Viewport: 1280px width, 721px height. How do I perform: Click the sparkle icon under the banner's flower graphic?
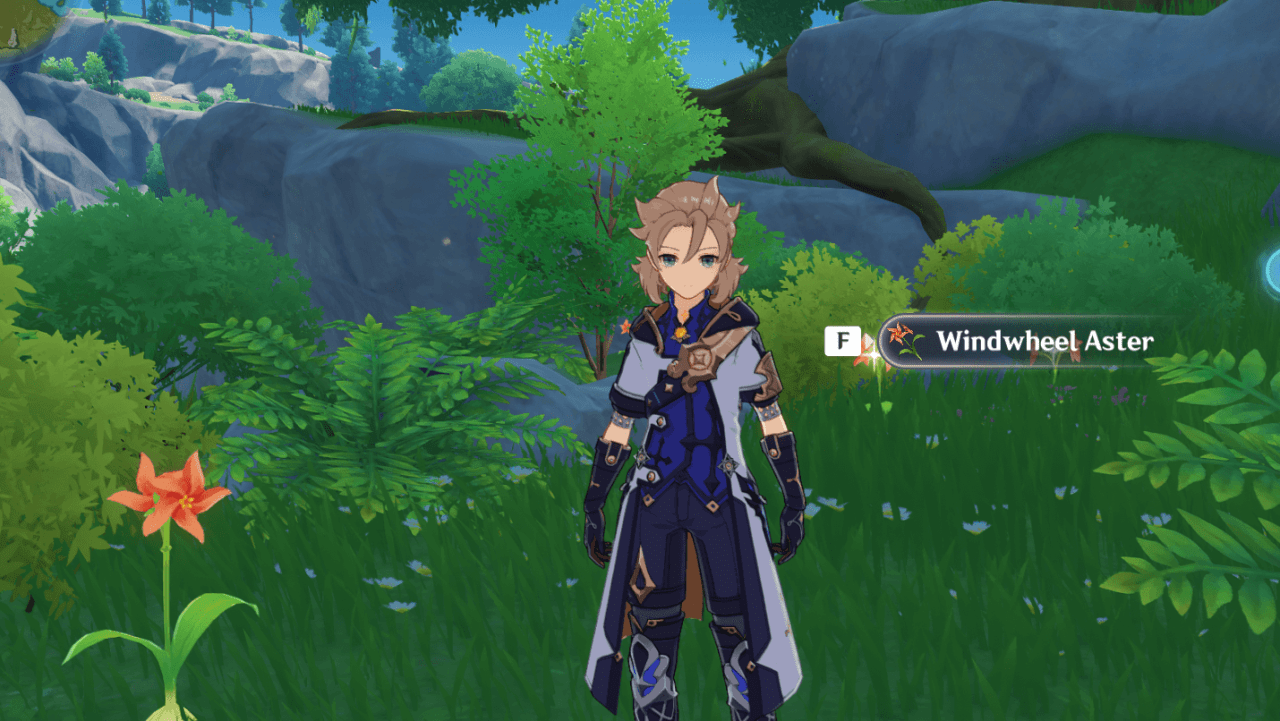coord(875,355)
